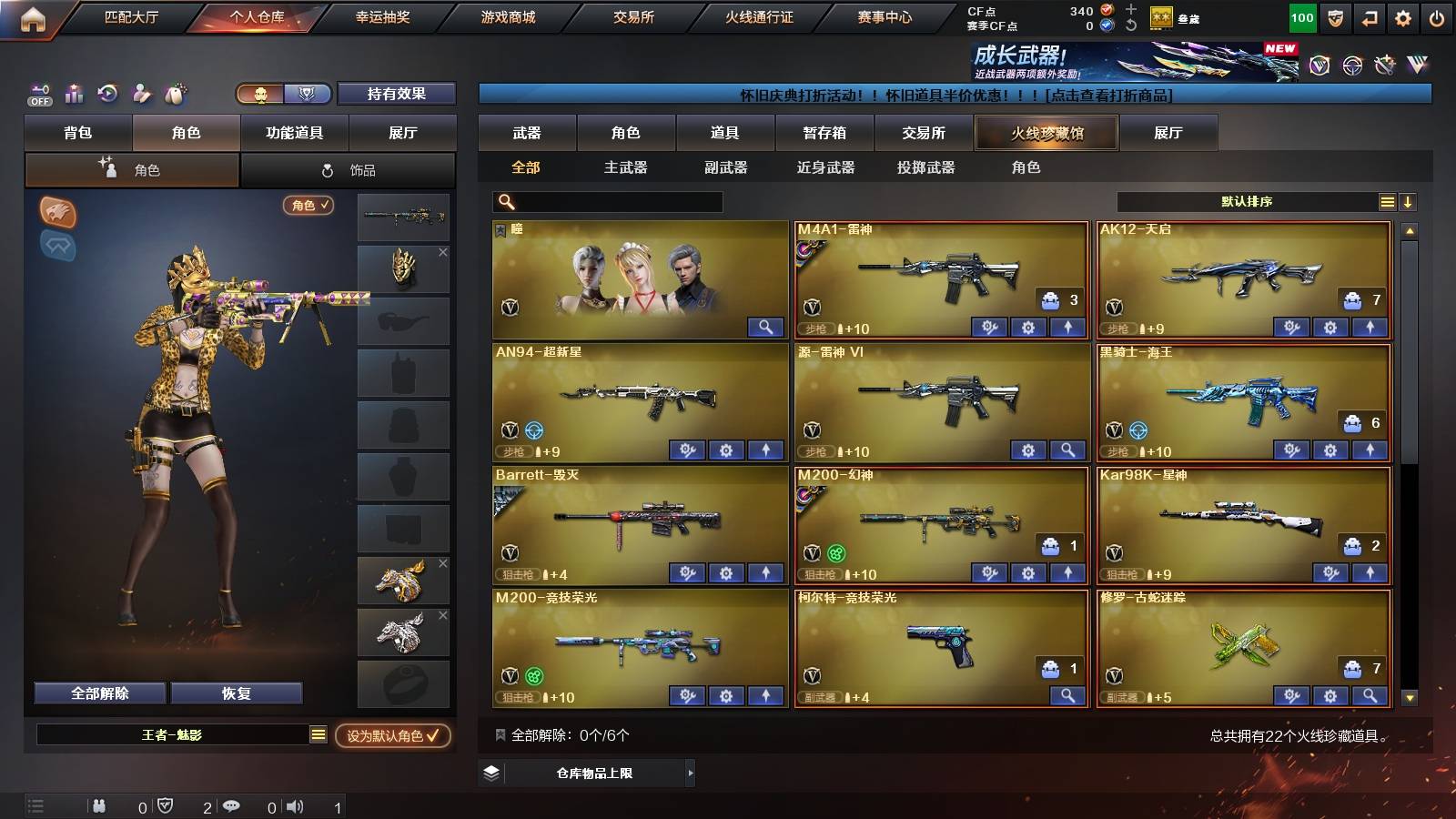Click the speaker icon in bottom status bar
Viewport: 1456px width, 819px height.
click(x=293, y=805)
